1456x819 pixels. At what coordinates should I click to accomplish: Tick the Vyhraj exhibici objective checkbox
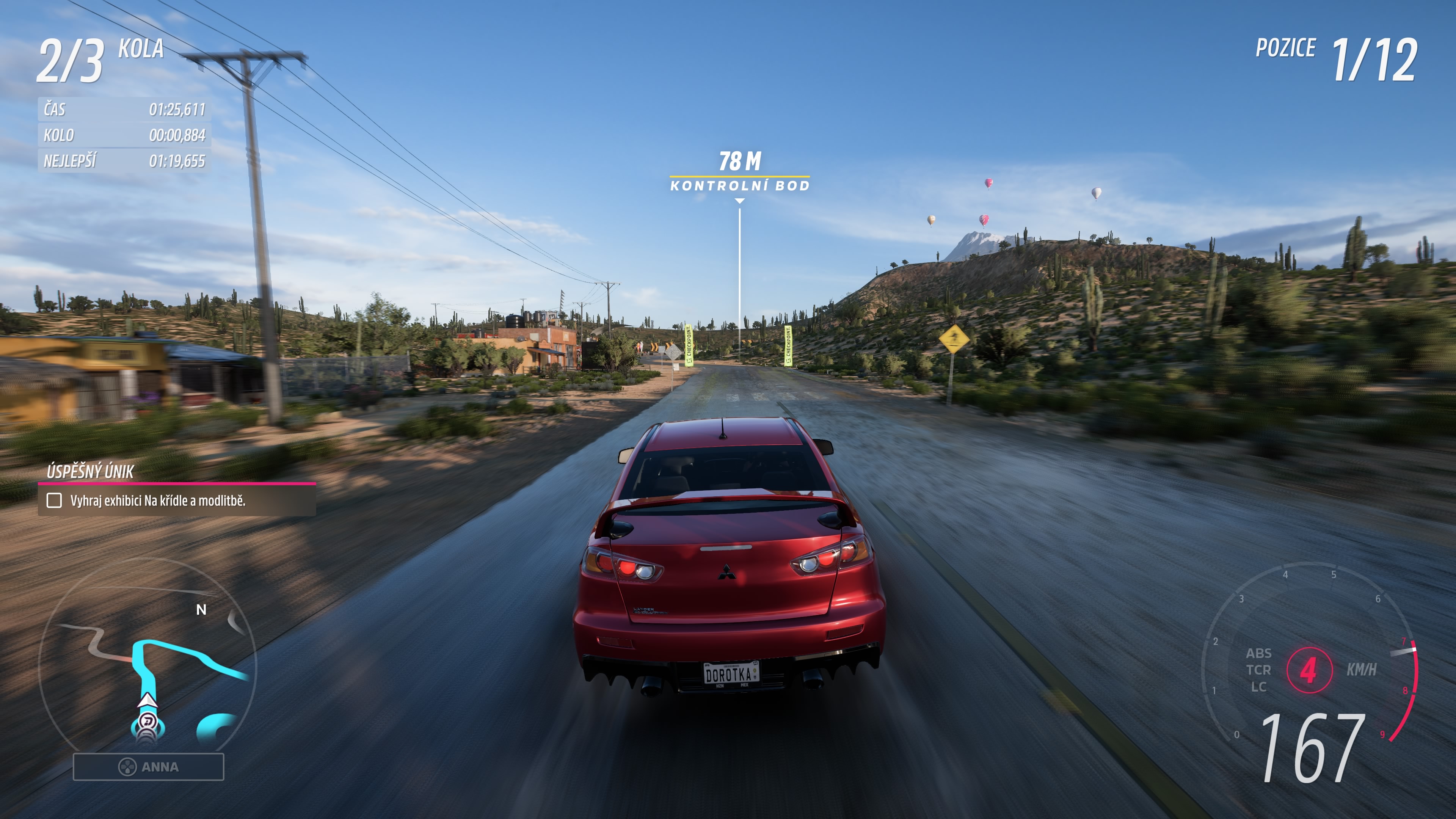[x=54, y=500]
